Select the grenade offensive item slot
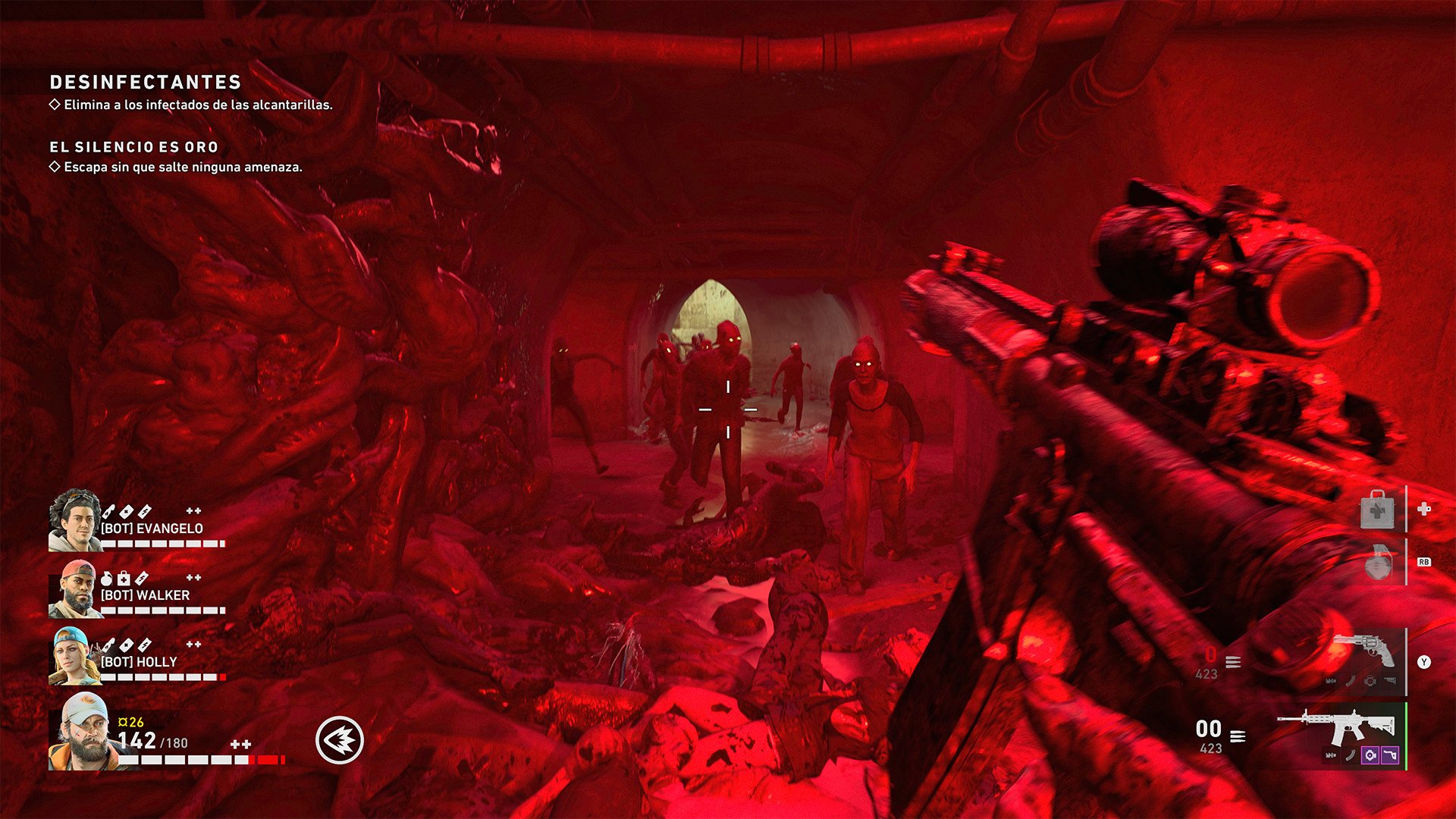 coord(1377,563)
